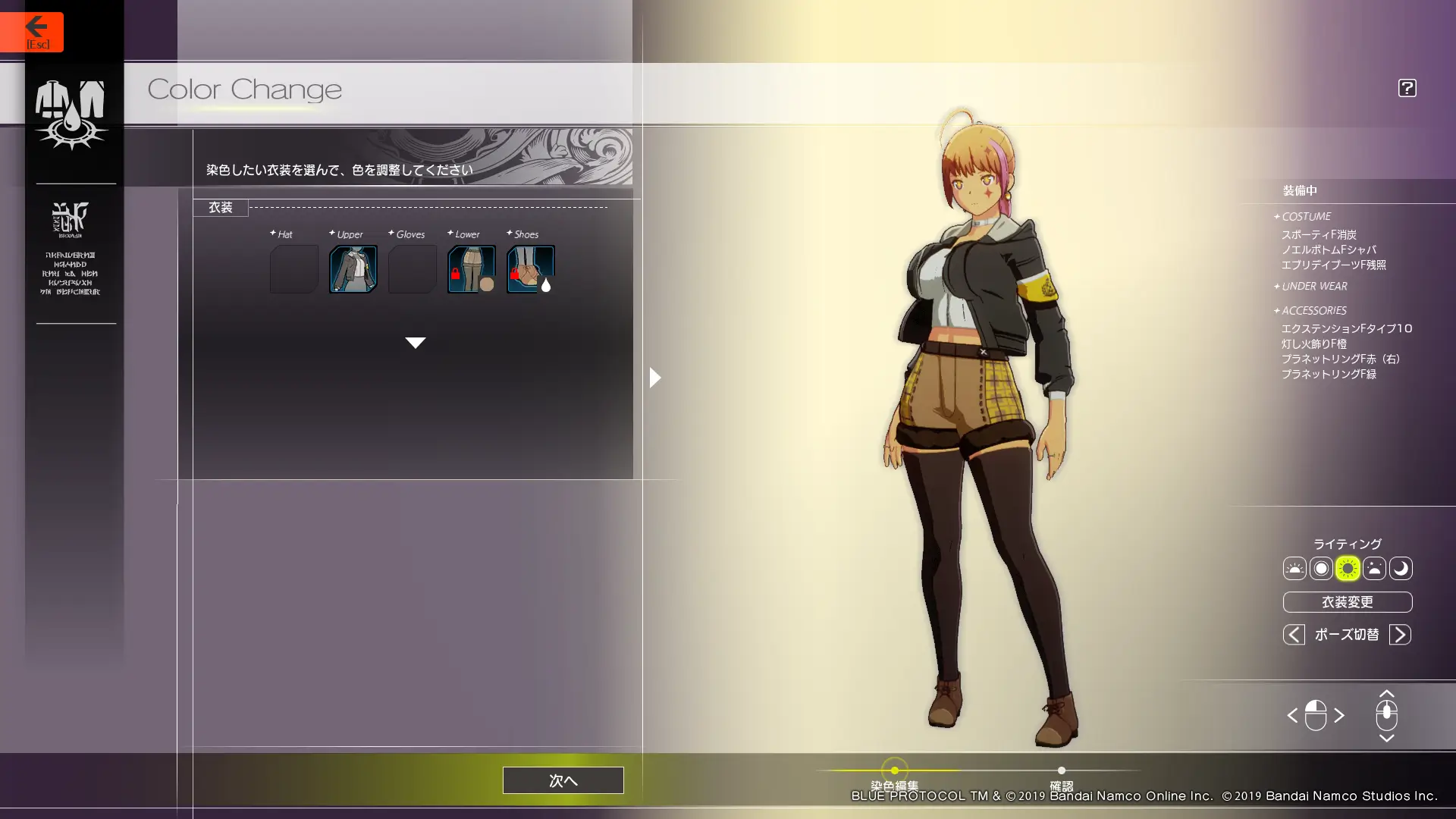Click the right-pointing panel arrow
Viewport: 1456px width, 819px height.
click(x=655, y=378)
